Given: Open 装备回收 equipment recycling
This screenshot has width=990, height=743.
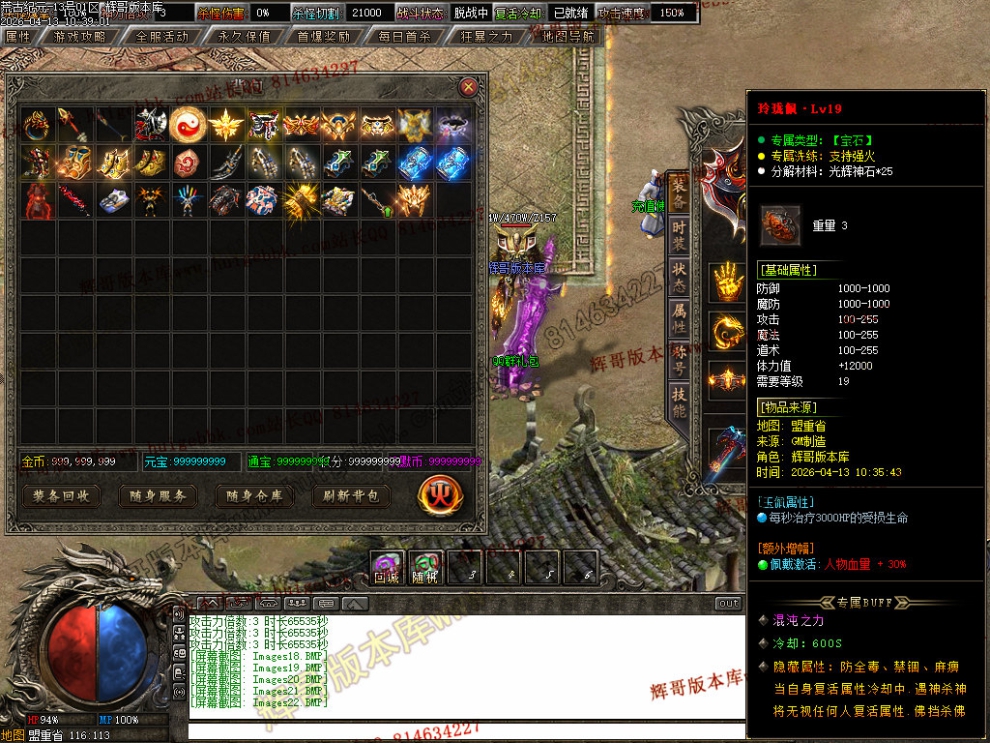Looking at the screenshot, I should point(61,495).
